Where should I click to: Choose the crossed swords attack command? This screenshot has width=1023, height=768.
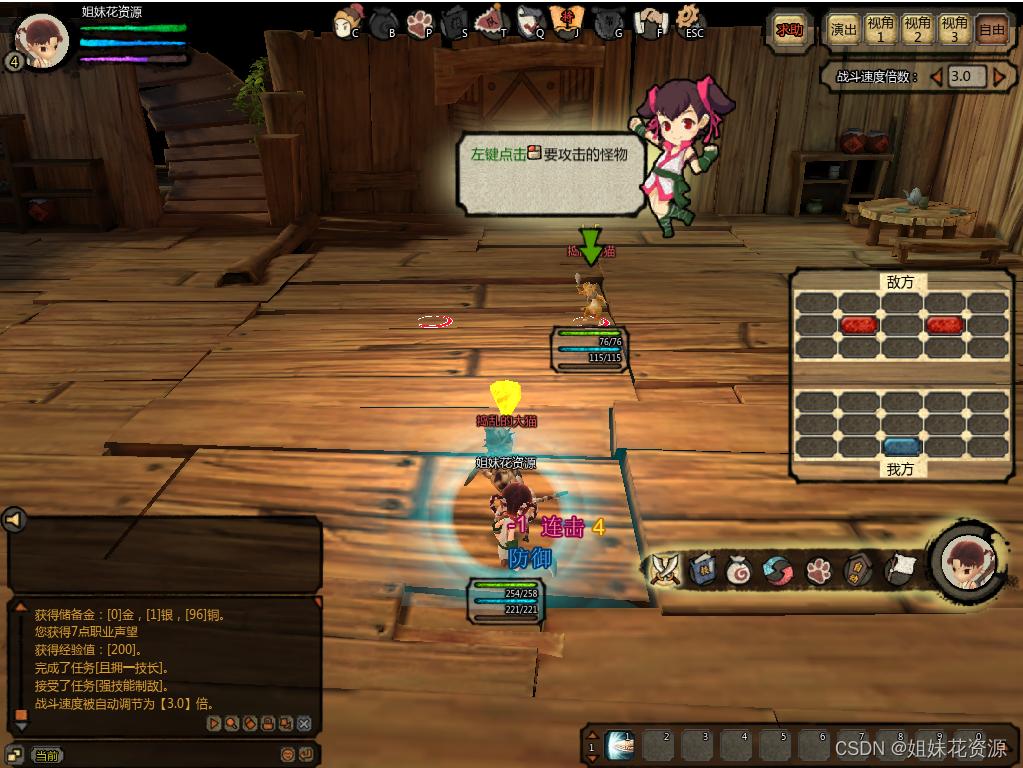[x=664, y=569]
